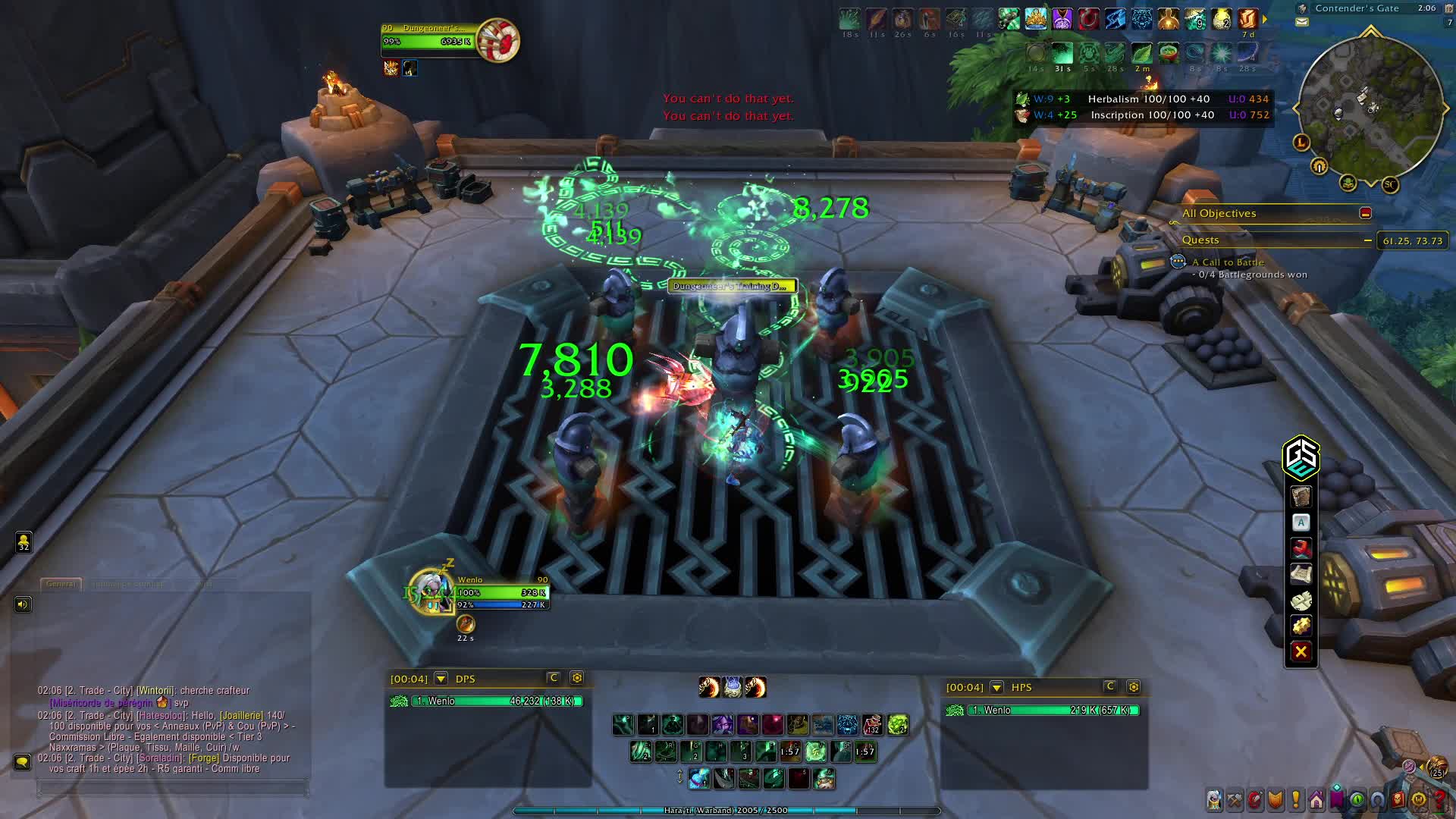This screenshot has height=819, width=1456.
Task: Collapse the All Objectives tracker
Action: pyautogui.click(x=1365, y=214)
